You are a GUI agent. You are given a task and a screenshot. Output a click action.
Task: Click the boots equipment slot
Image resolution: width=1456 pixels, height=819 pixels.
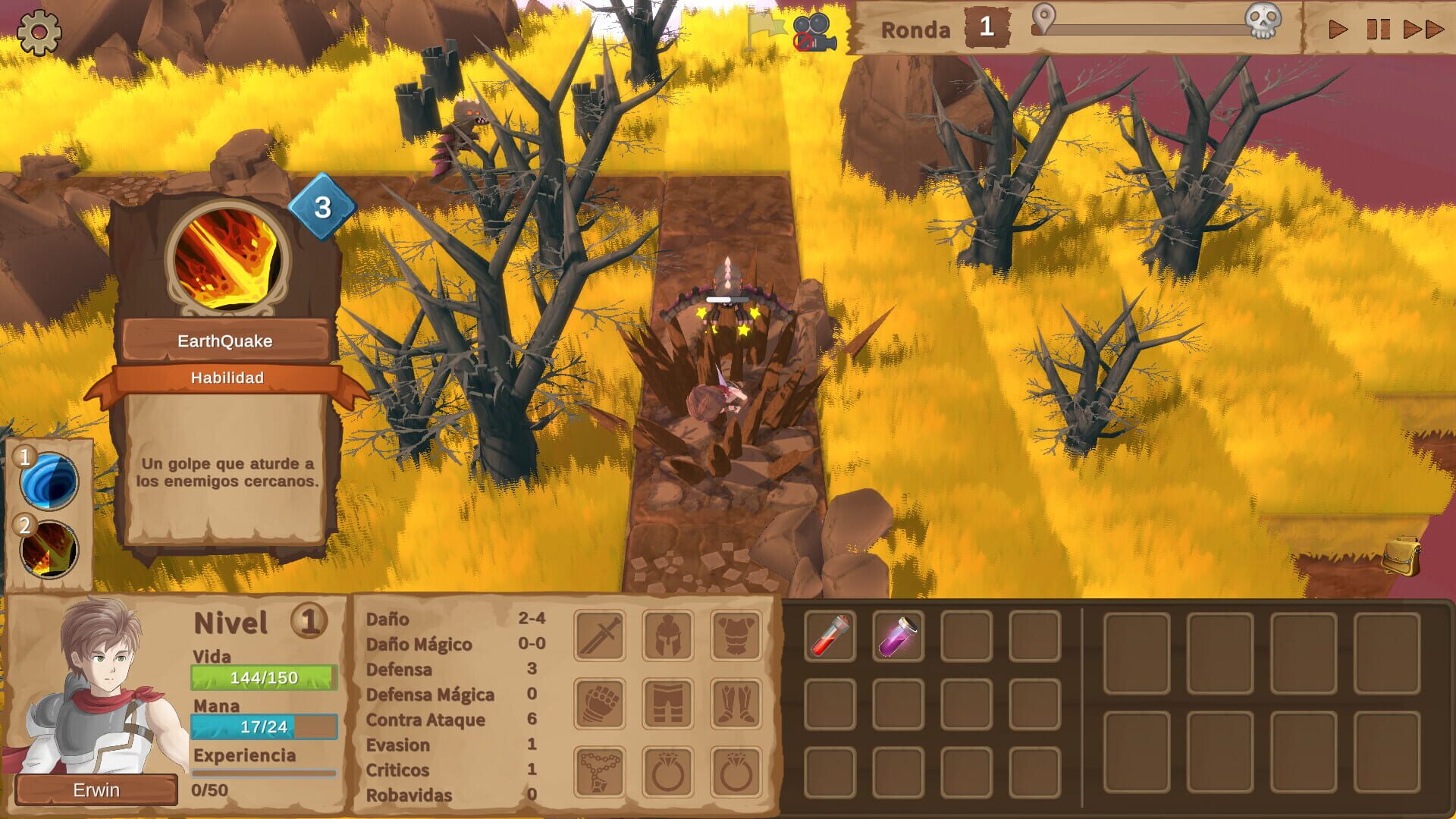click(x=734, y=704)
